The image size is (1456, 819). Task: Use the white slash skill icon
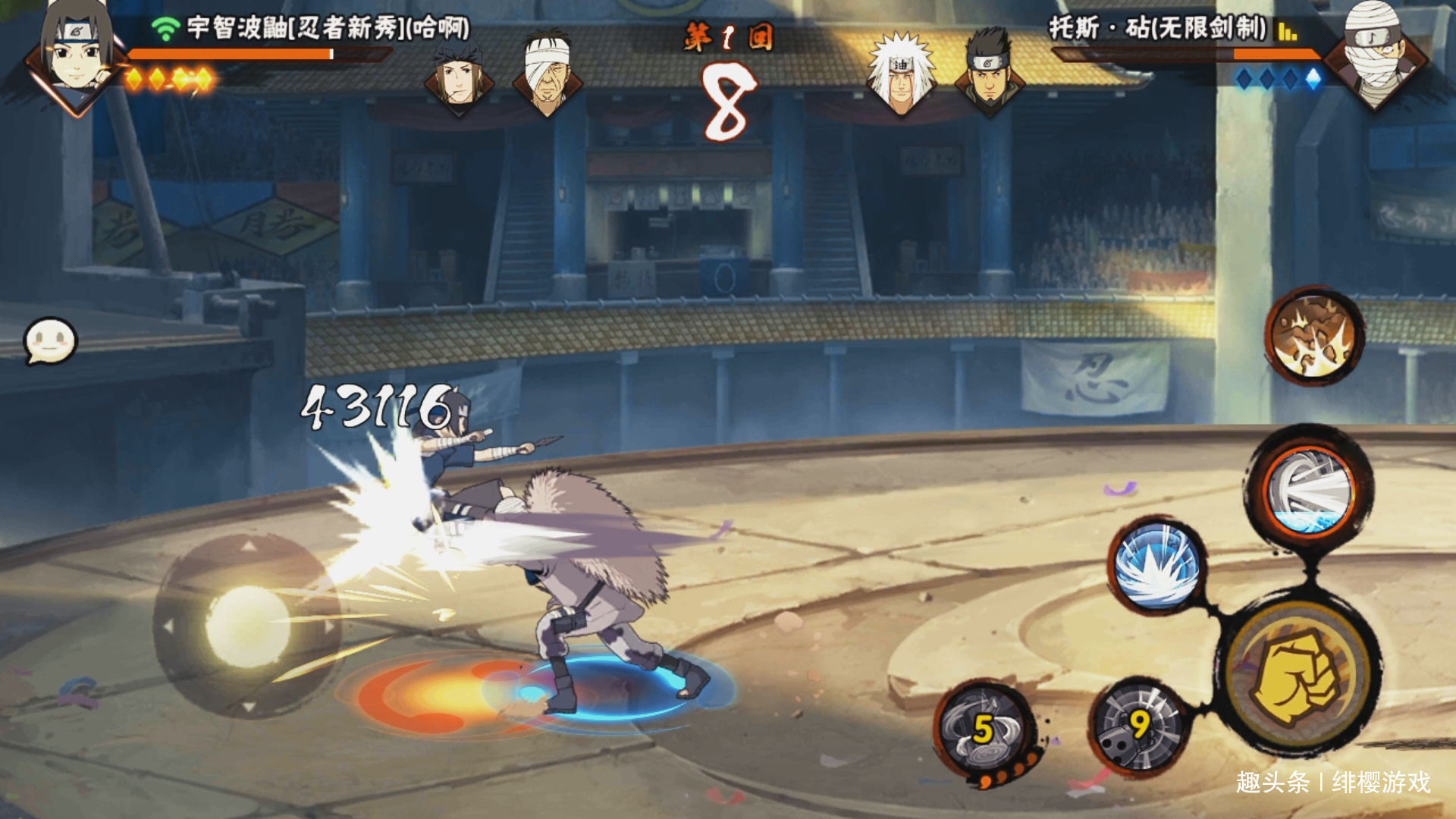click(x=1310, y=489)
